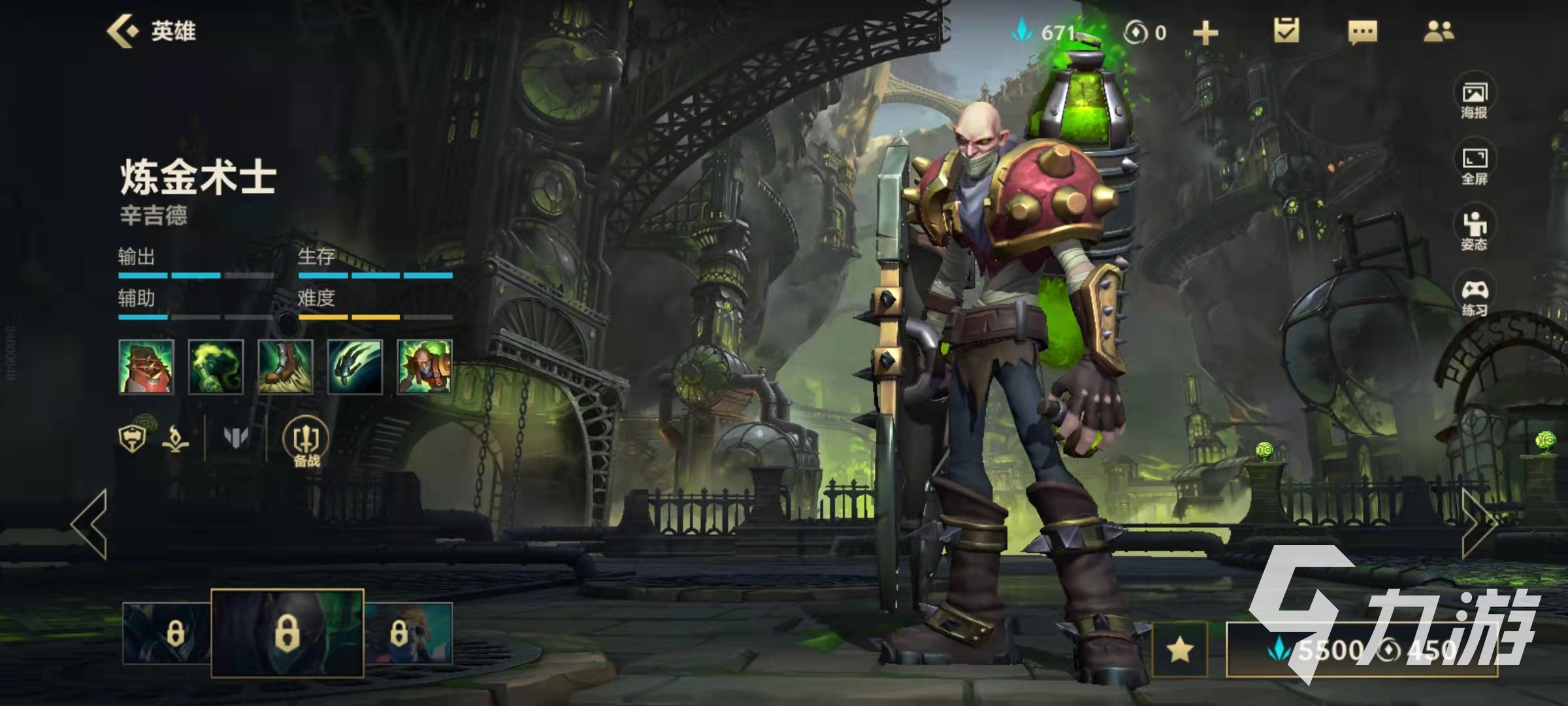This screenshot has height=706, width=1568.
Task: Open the friends list icon
Action: click(1438, 31)
